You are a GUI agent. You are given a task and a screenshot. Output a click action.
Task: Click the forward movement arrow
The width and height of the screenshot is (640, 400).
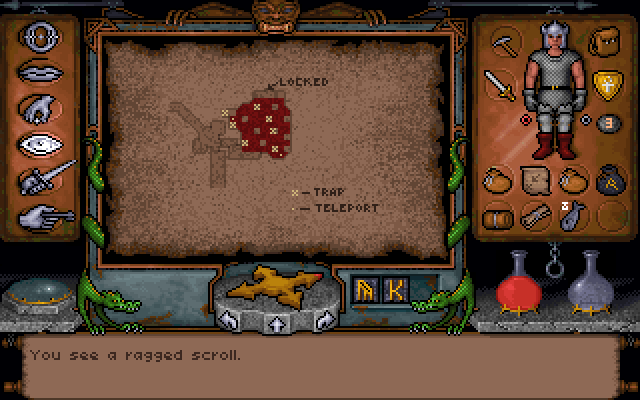(x=274, y=322)
